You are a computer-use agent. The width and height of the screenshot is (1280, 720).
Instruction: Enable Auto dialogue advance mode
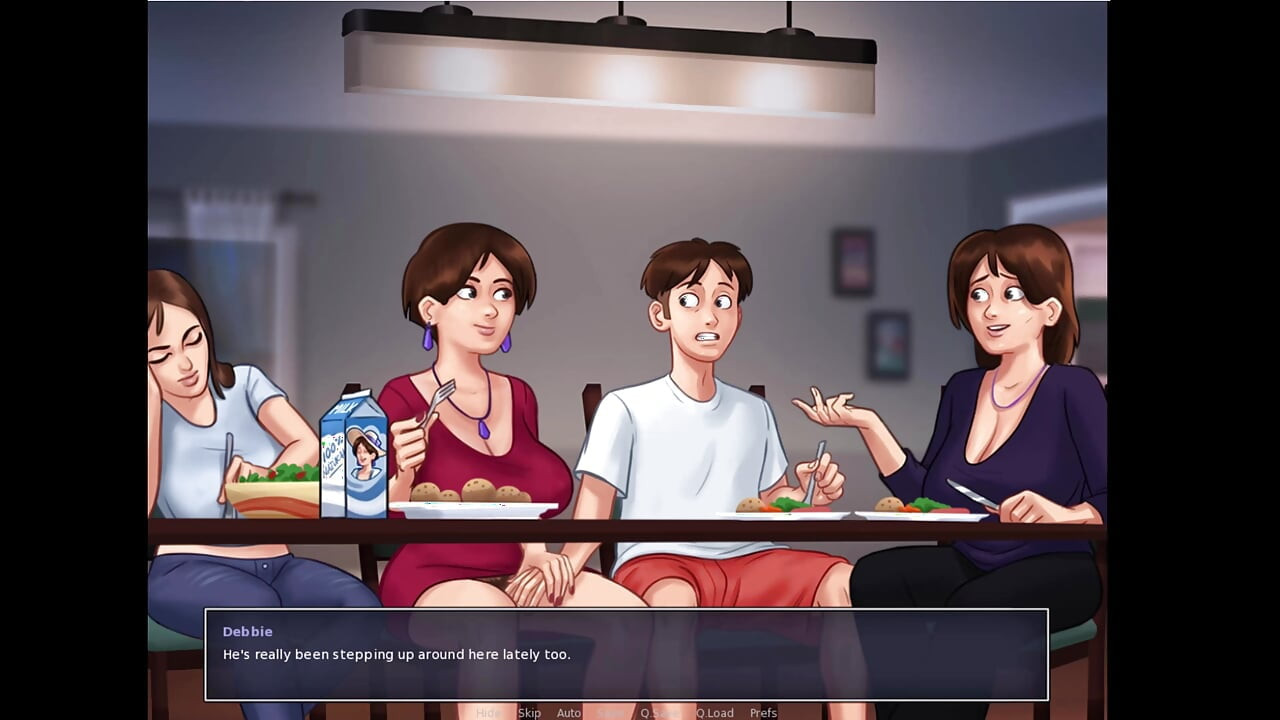pyautogui.click(x=568, y=712)
